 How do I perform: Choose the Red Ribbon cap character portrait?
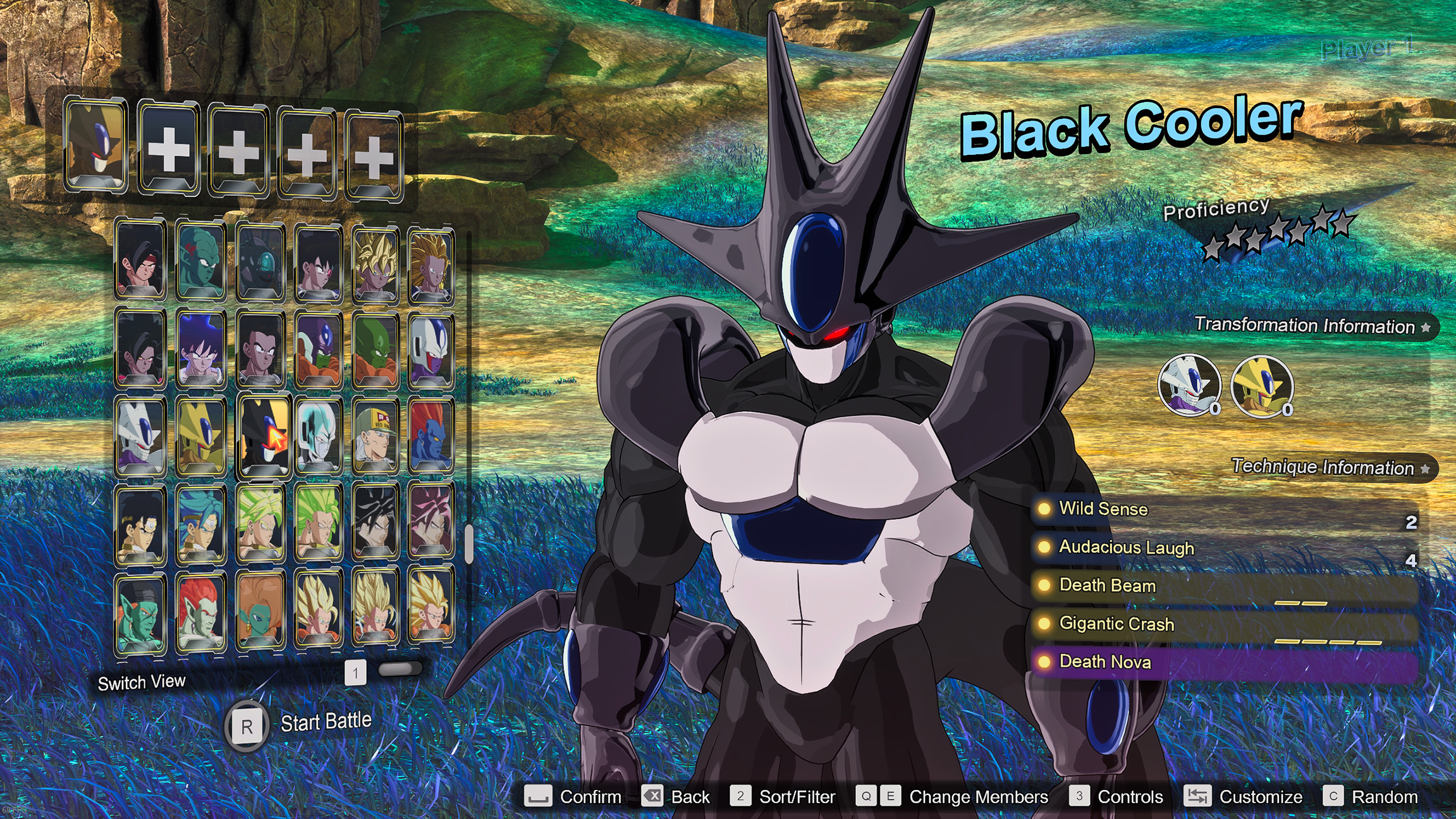click(x=376, y=436)
